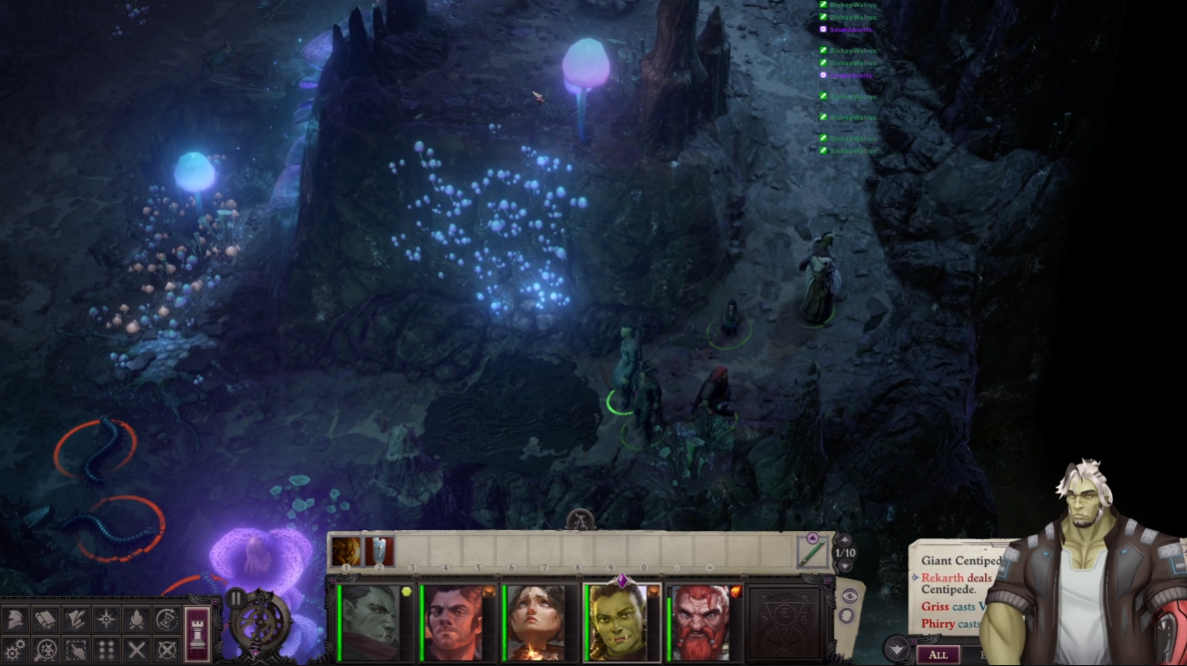This screenshot has width=1187, height=666.
Task: Open the inventory scroll icon
Action: pyautogui.click(x=46, y=620)
